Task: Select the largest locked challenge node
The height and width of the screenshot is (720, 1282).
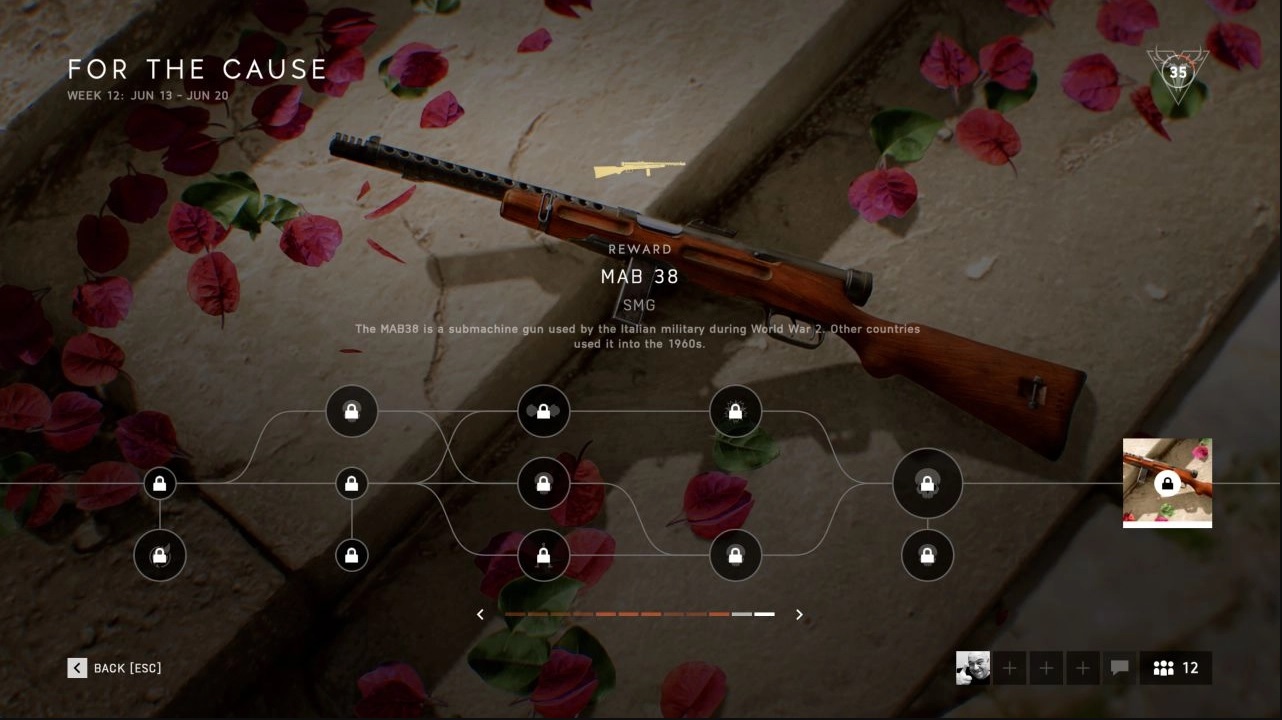Action: [927, 484]
